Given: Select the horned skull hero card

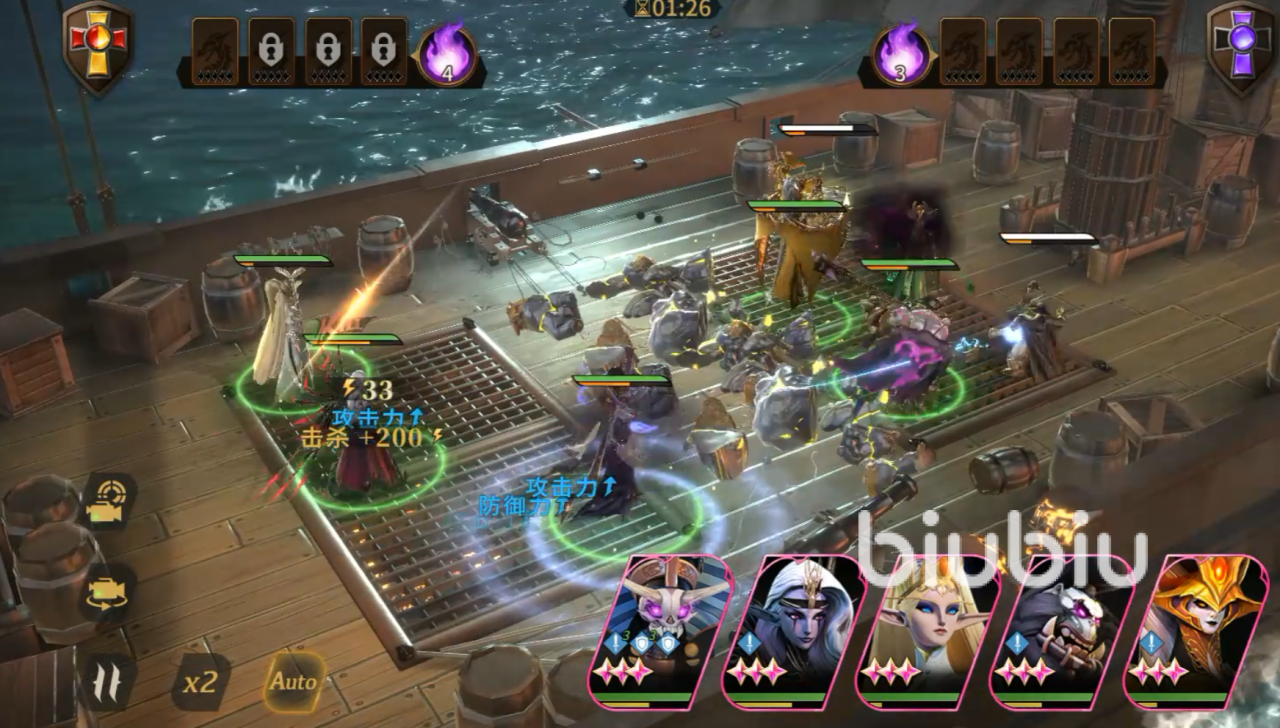Looking at the screenshot, I should coord(672,630).
